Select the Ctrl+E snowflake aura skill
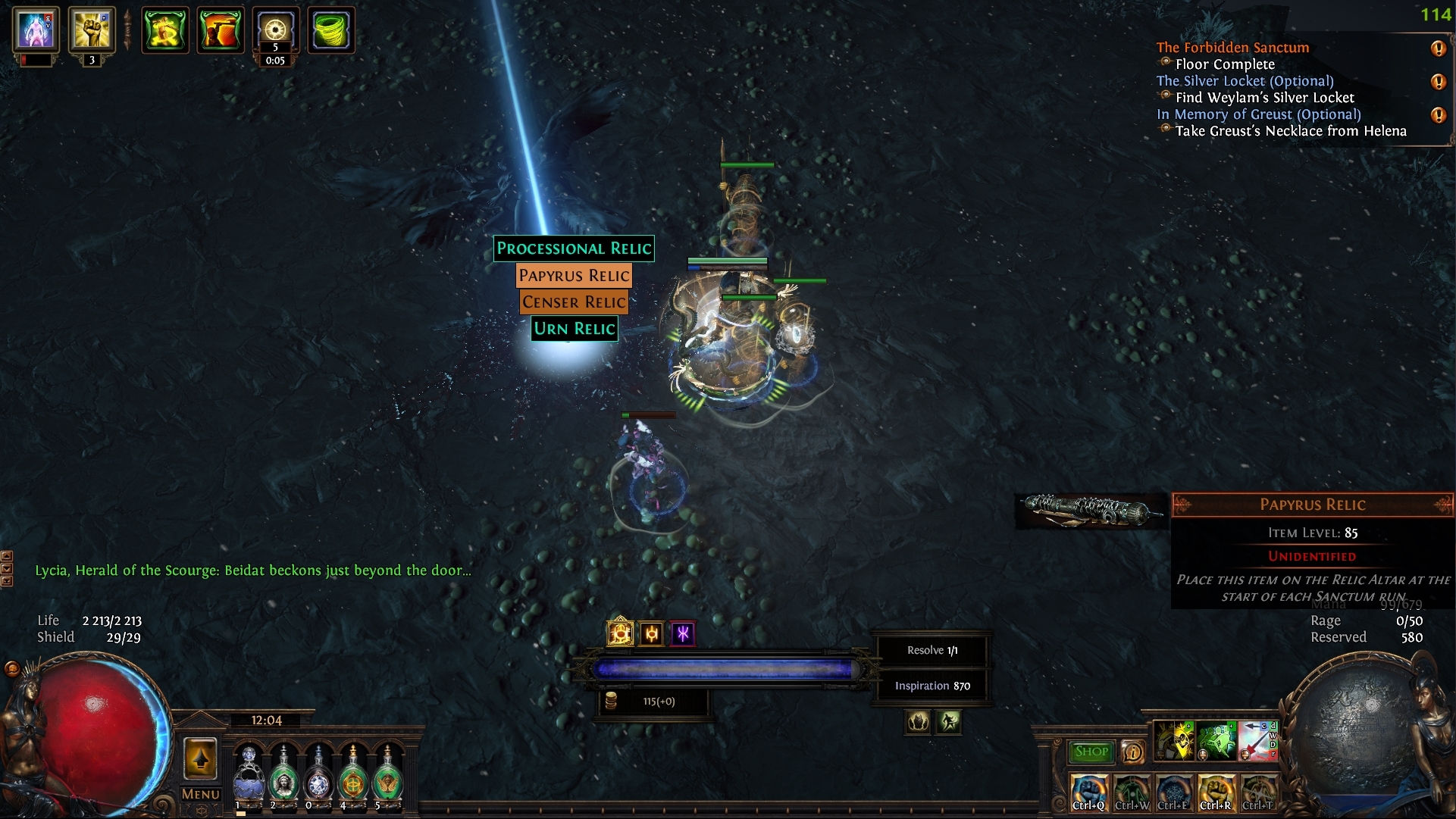This screenshot has height=819, width=1456. (1173, 792)
